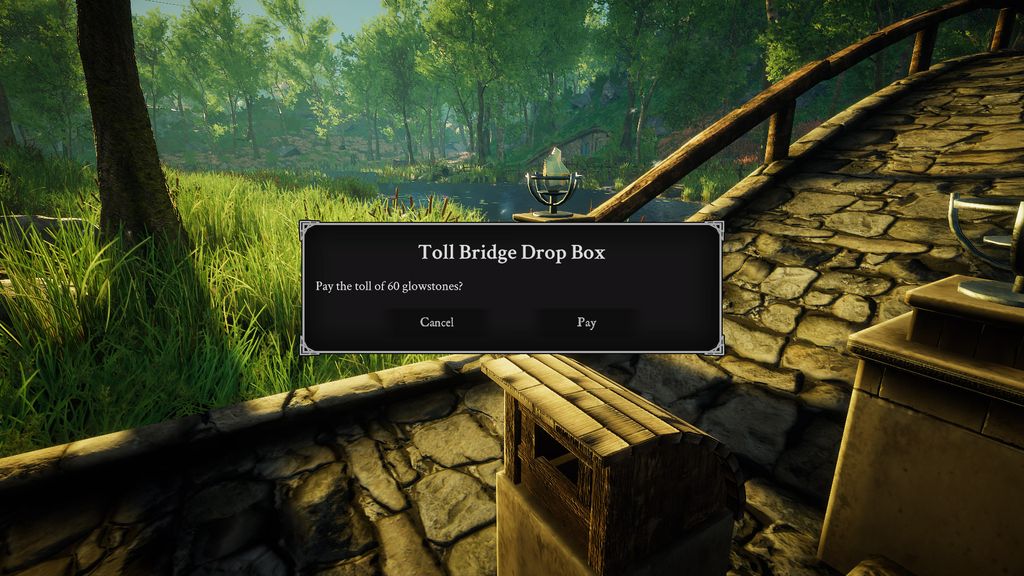Cancel the toll payment dialog
1024x576 pixels.
437,322
